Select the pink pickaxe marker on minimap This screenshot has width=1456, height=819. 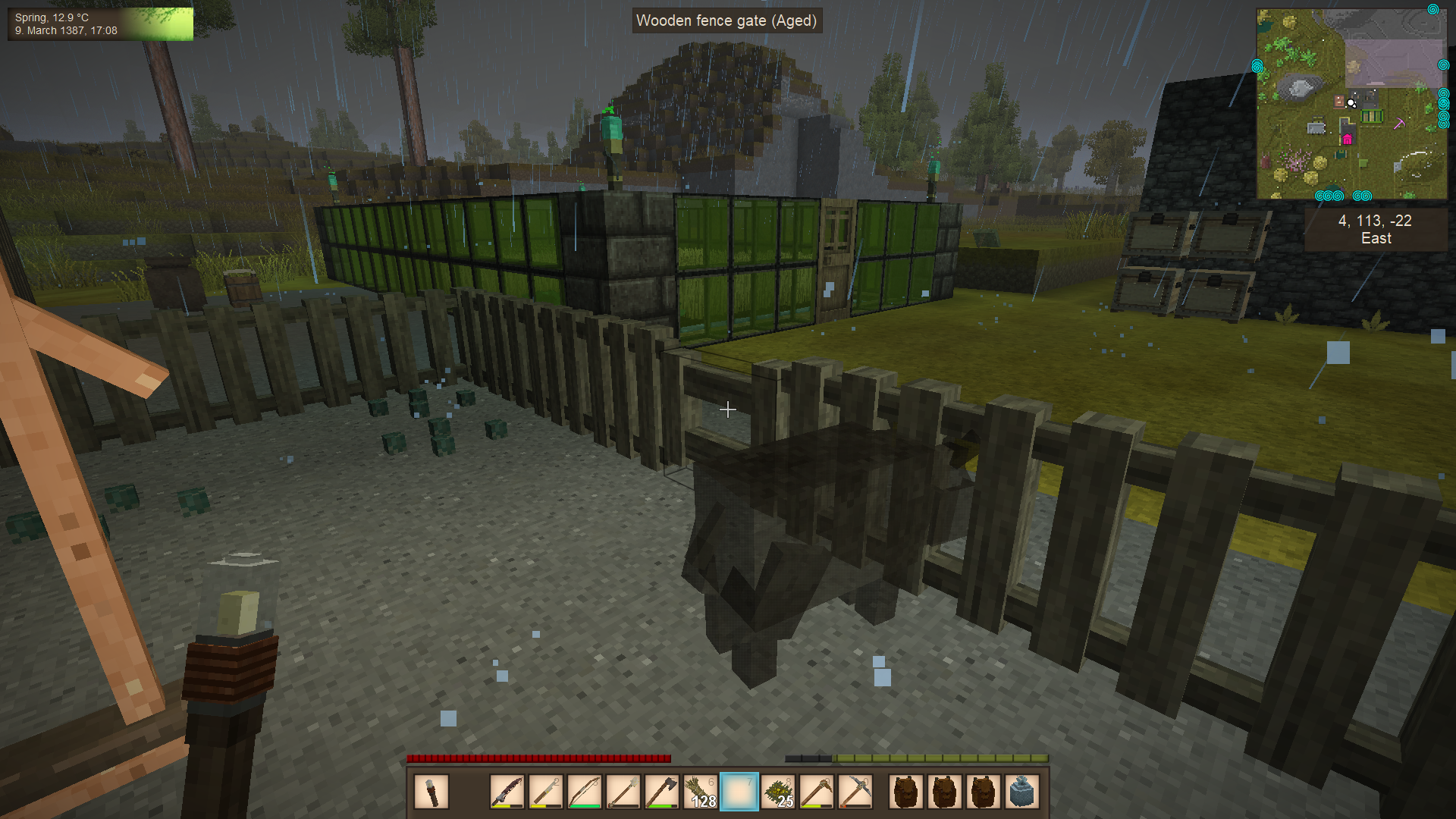1399,123
